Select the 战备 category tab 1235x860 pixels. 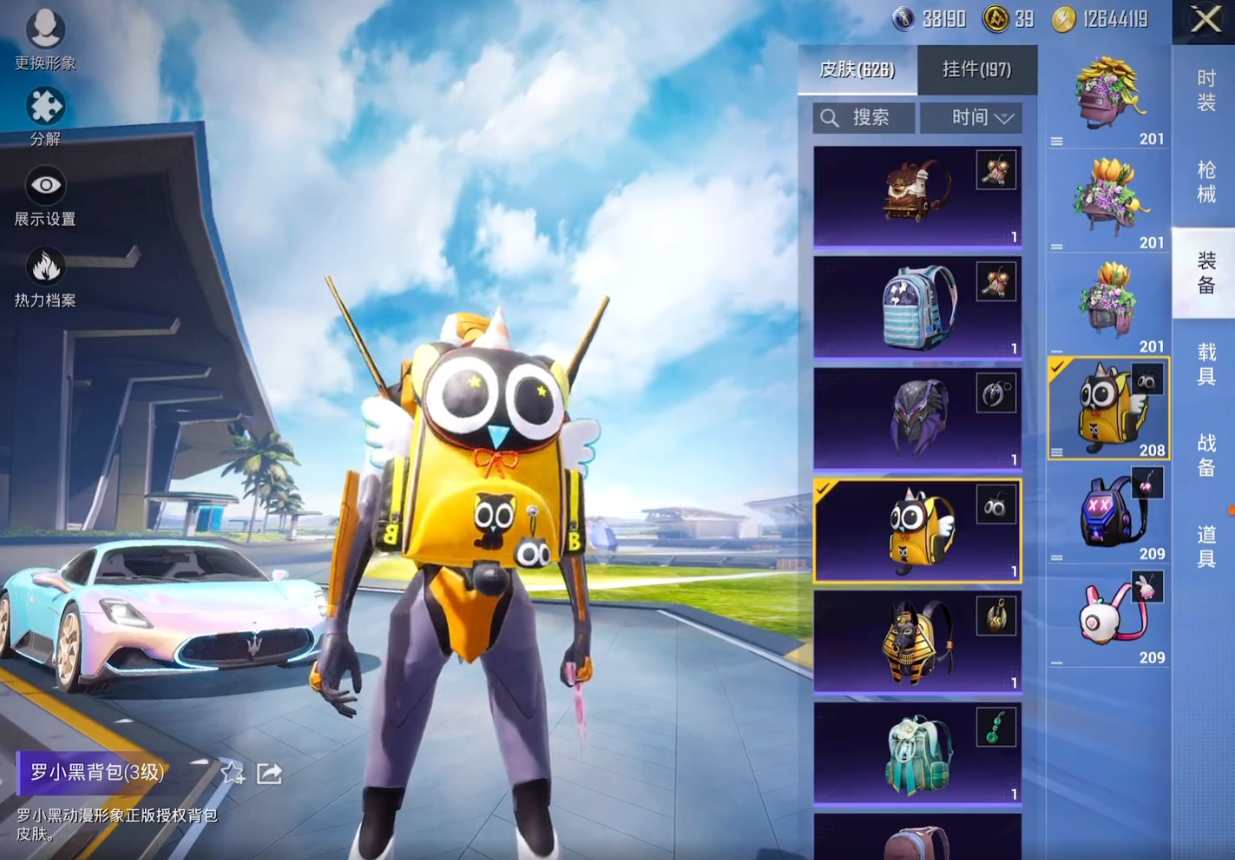(1206, 453)
